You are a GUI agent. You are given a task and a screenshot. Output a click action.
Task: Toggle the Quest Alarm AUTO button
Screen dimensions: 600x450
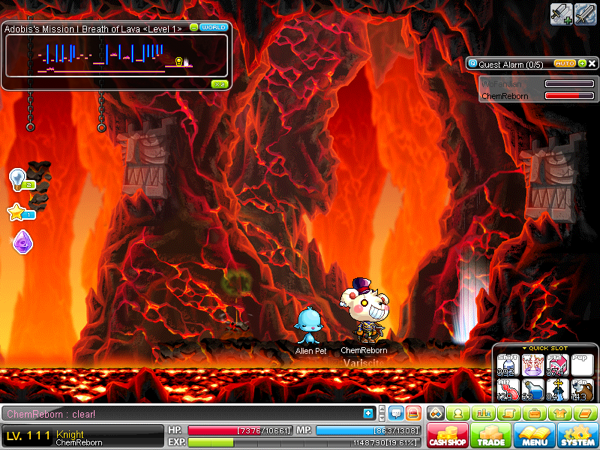coord(563,63)
